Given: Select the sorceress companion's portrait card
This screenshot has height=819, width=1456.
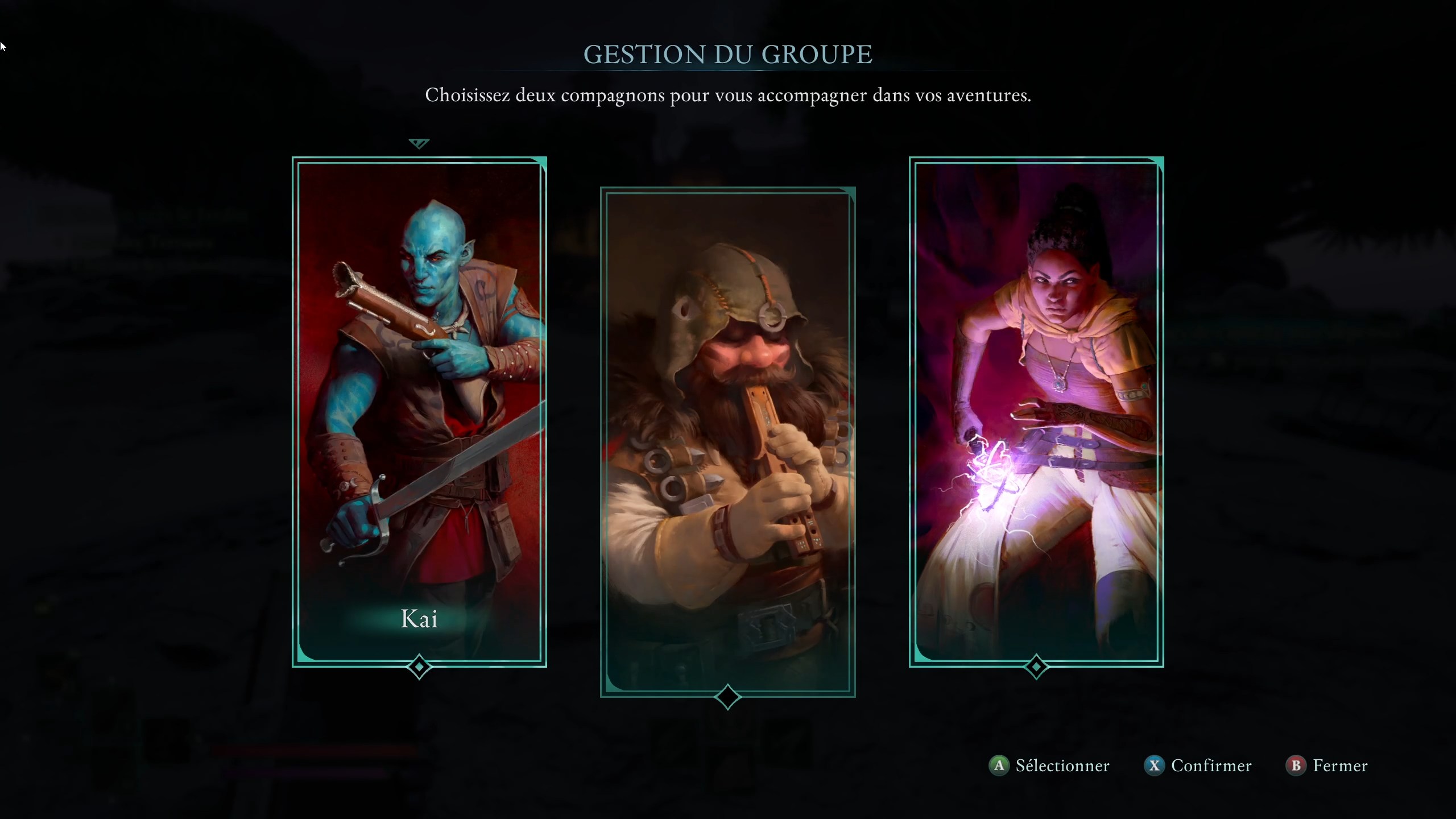Looking at the screenshot, I should pyautogui.click(x=1036, y=409).
